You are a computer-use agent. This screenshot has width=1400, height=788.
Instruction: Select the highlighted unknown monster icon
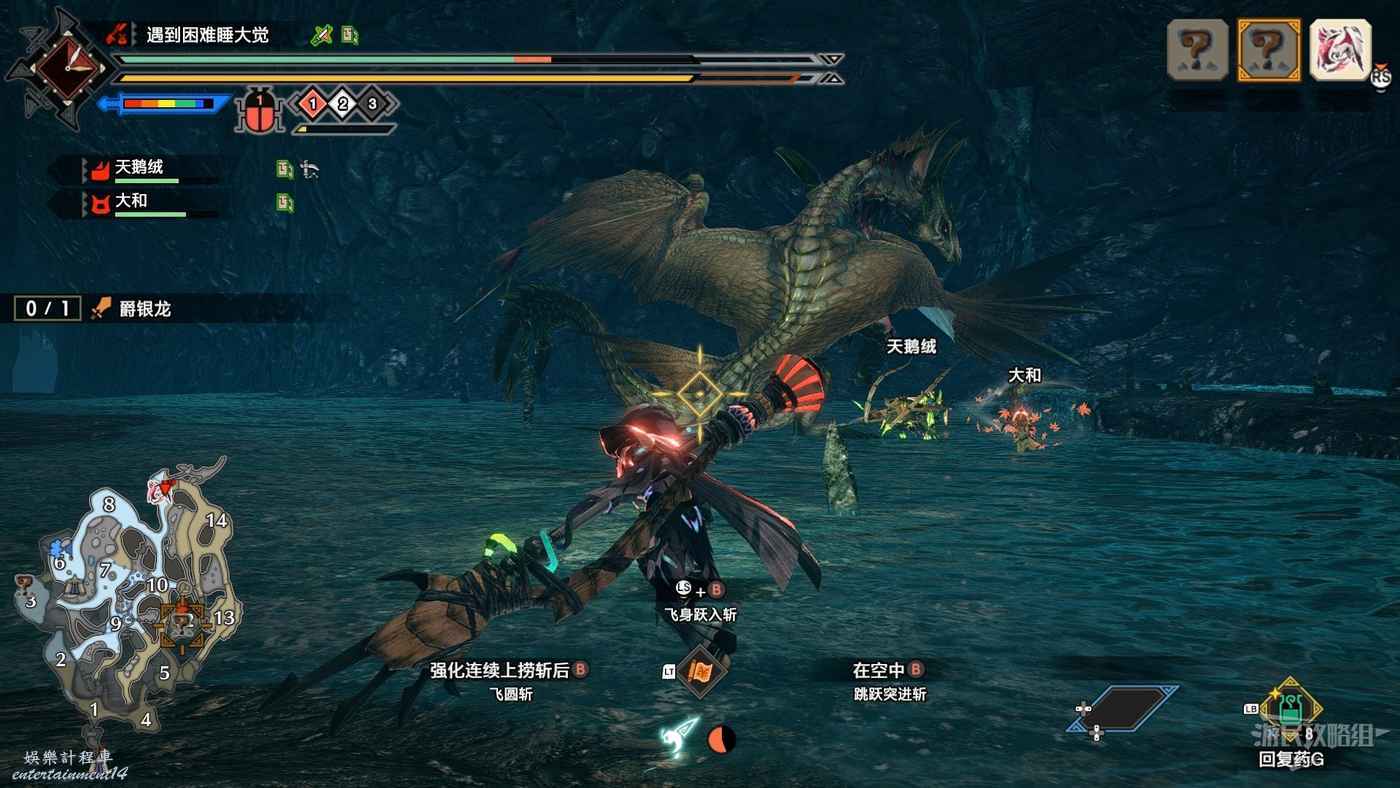pyautogui.click(x=1268, y=49)
